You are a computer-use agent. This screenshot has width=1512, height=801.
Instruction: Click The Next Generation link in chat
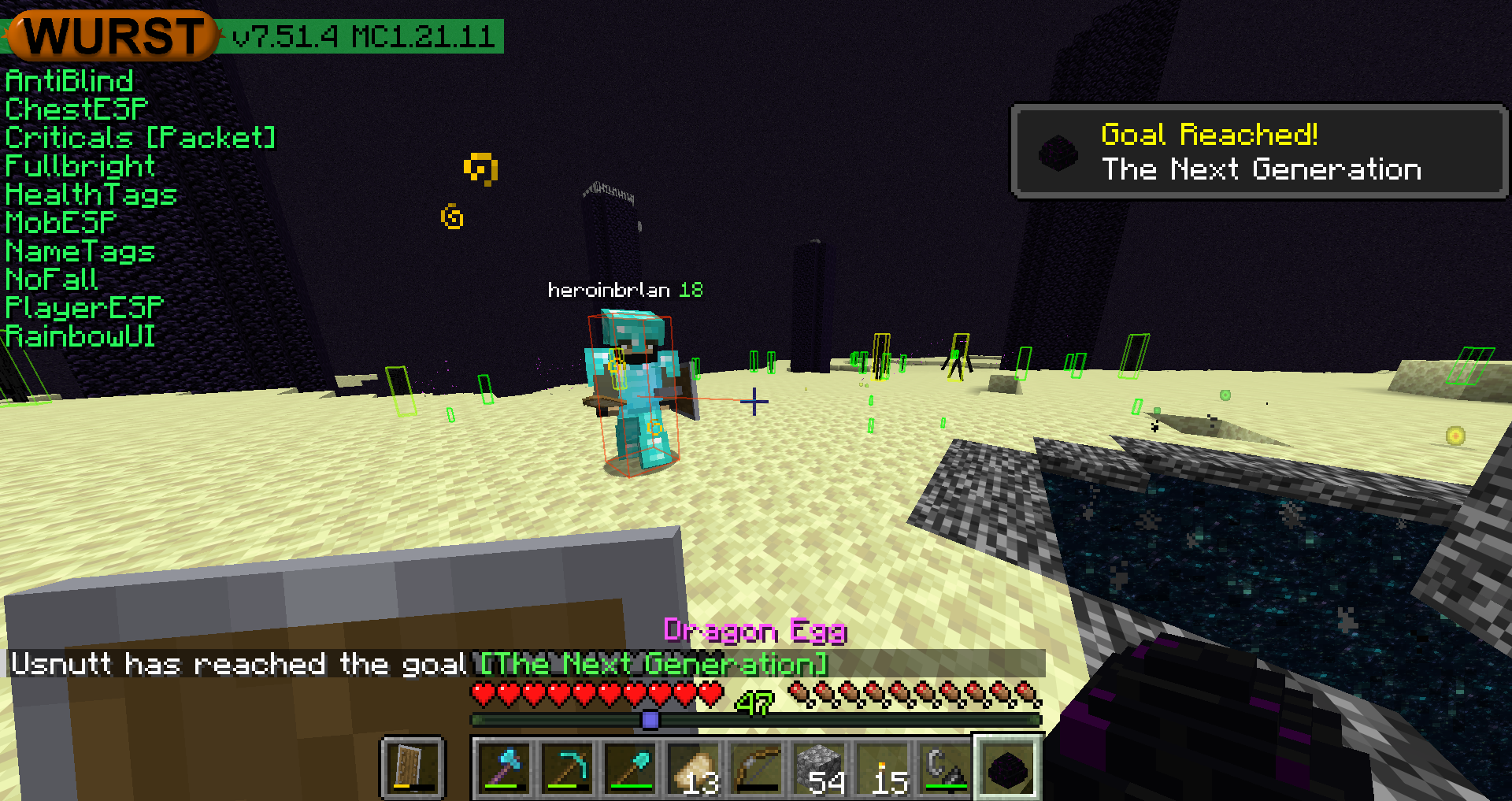tap(654, 664)
